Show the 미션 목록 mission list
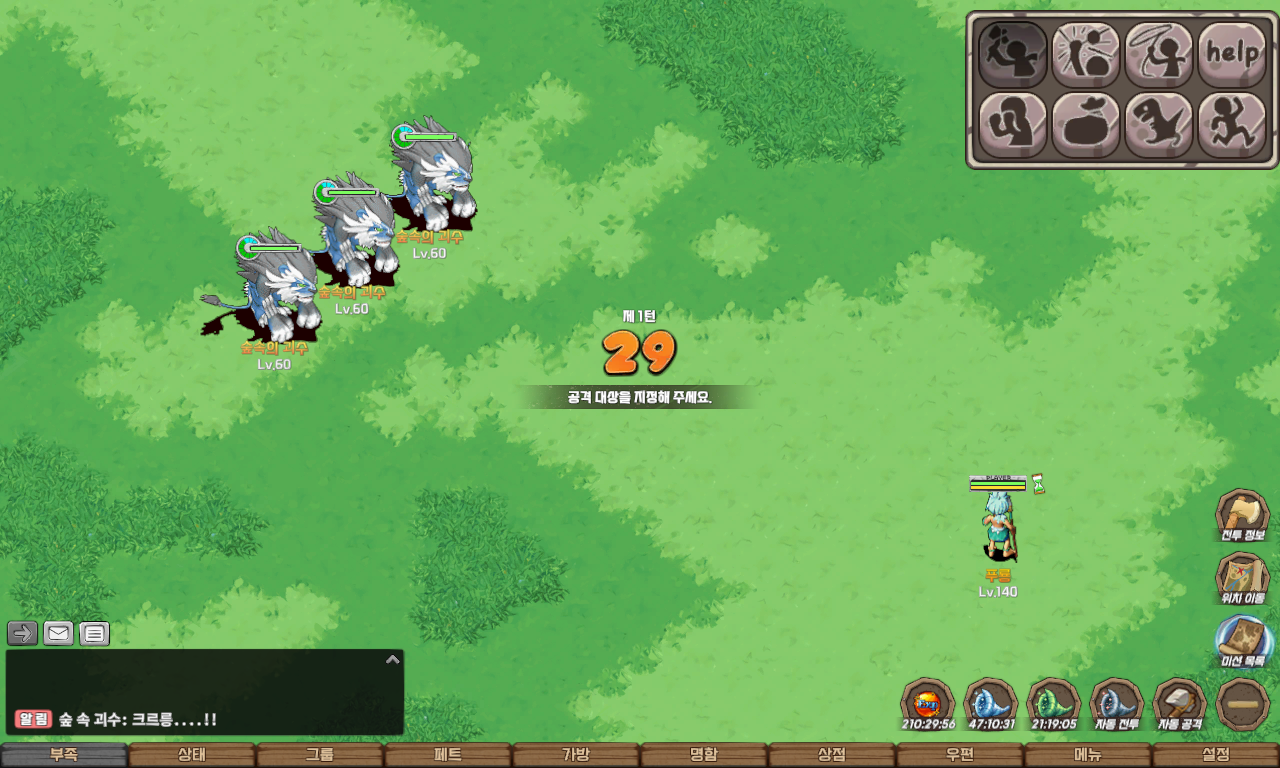This screenshot has width=1280, height=768. click(1242, 642)
